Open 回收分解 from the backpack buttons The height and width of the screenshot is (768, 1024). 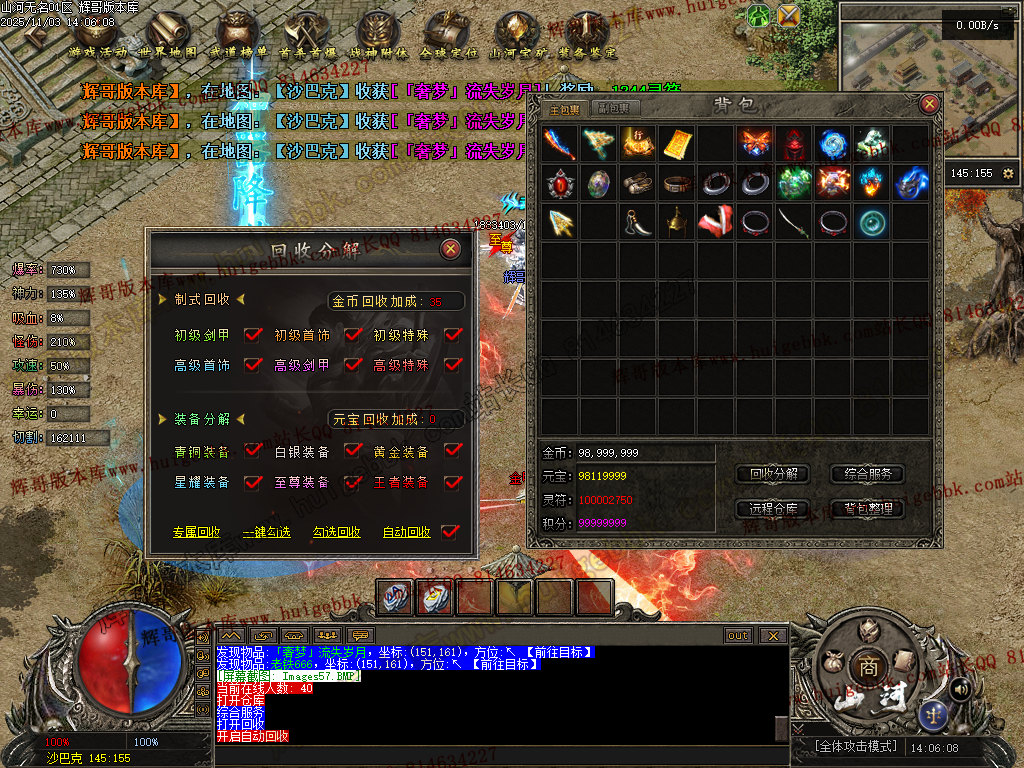(x=773, y=474)
